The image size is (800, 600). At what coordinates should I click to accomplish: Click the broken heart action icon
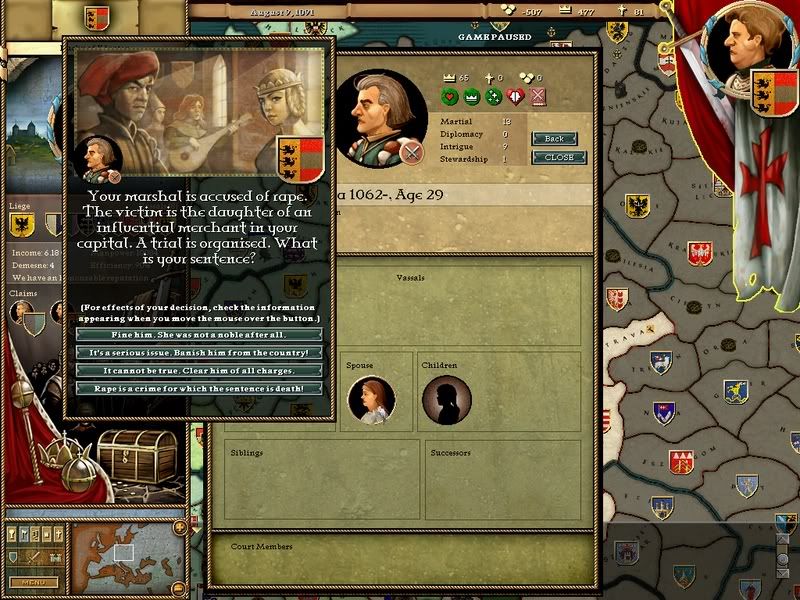(516, 97)
